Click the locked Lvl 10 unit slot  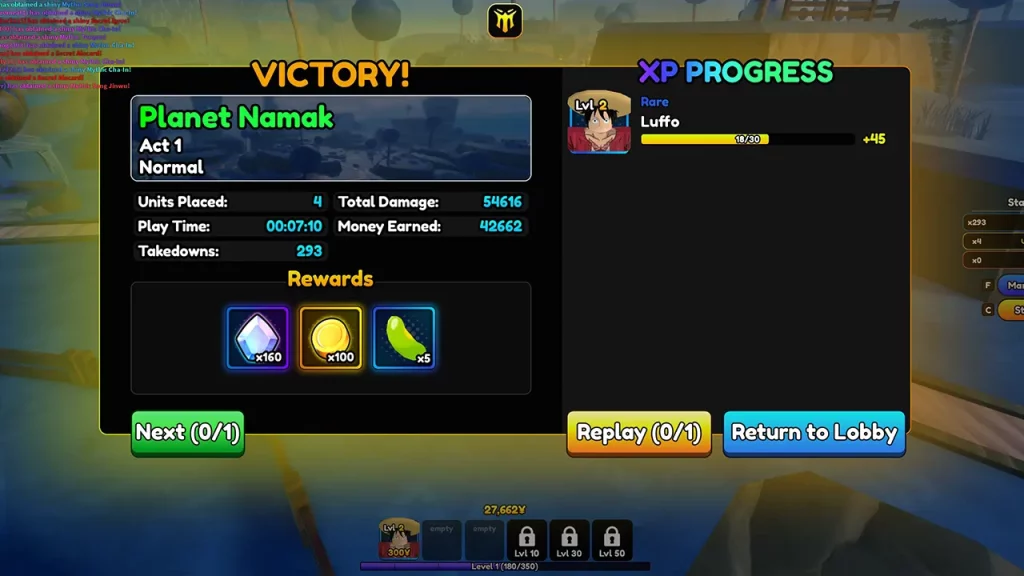click(527, 539)
